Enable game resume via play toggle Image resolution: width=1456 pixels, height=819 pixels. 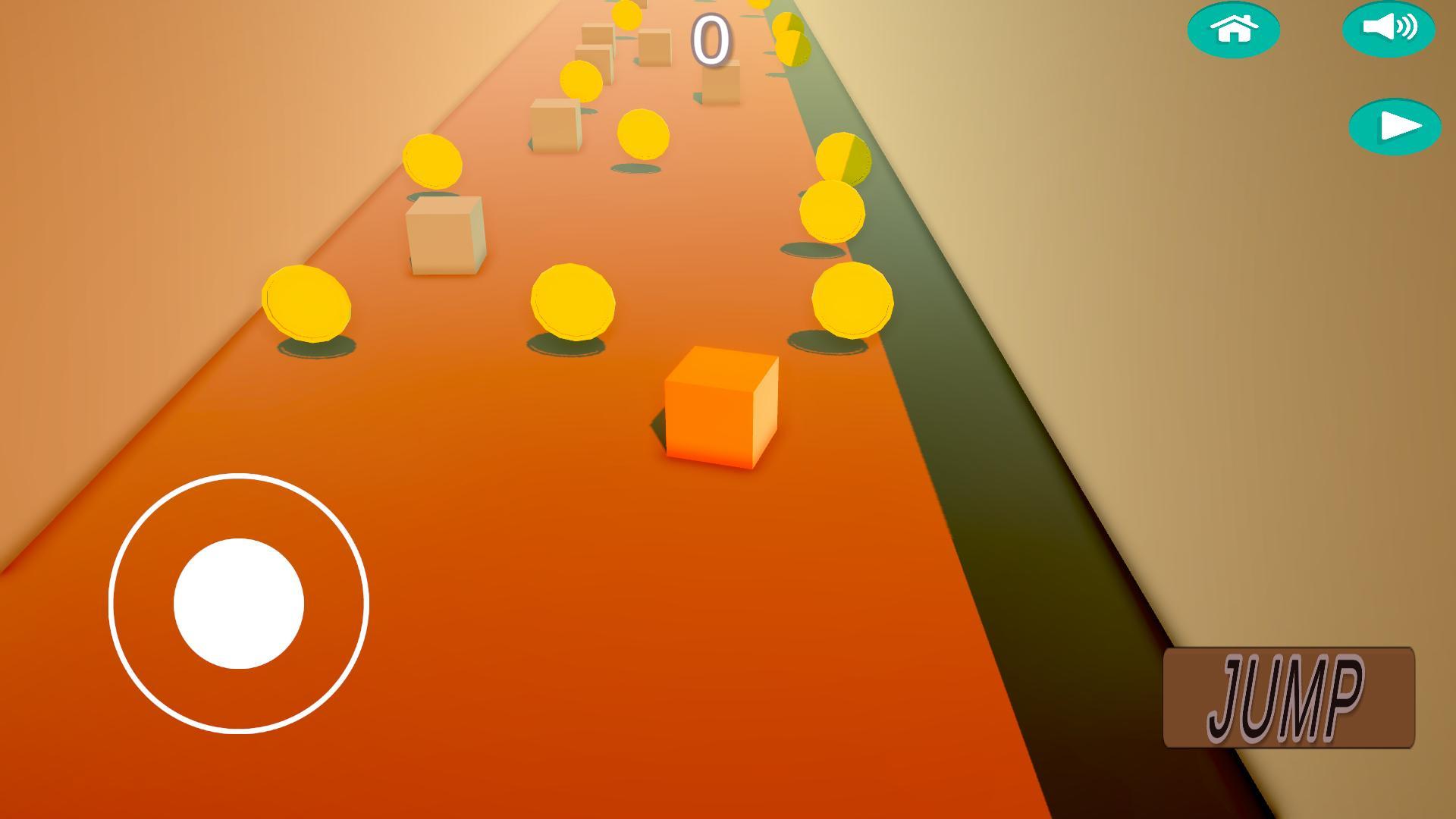pos(1396,126)
